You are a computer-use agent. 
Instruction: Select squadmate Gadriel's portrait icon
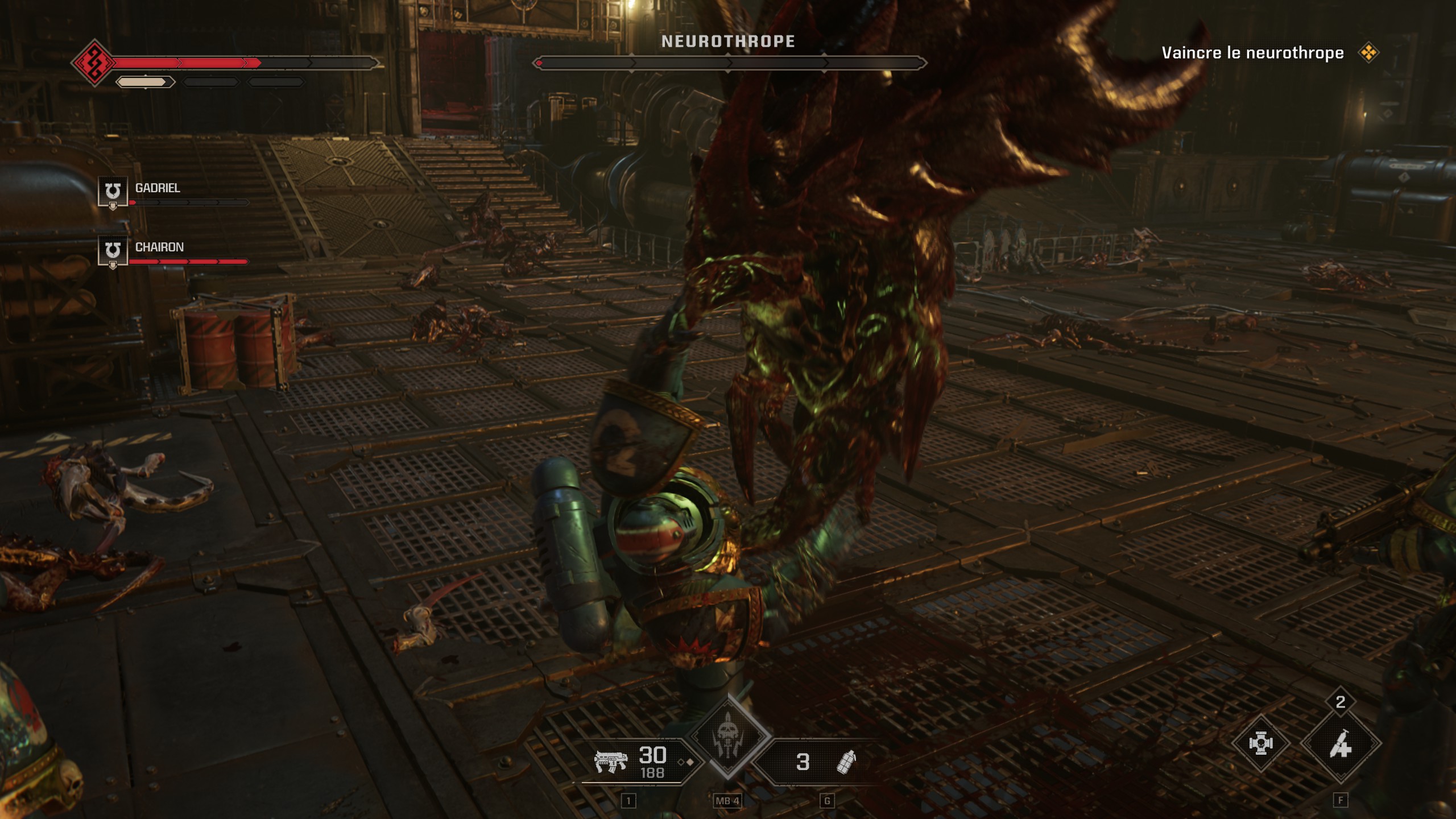(x=113, y=191)
